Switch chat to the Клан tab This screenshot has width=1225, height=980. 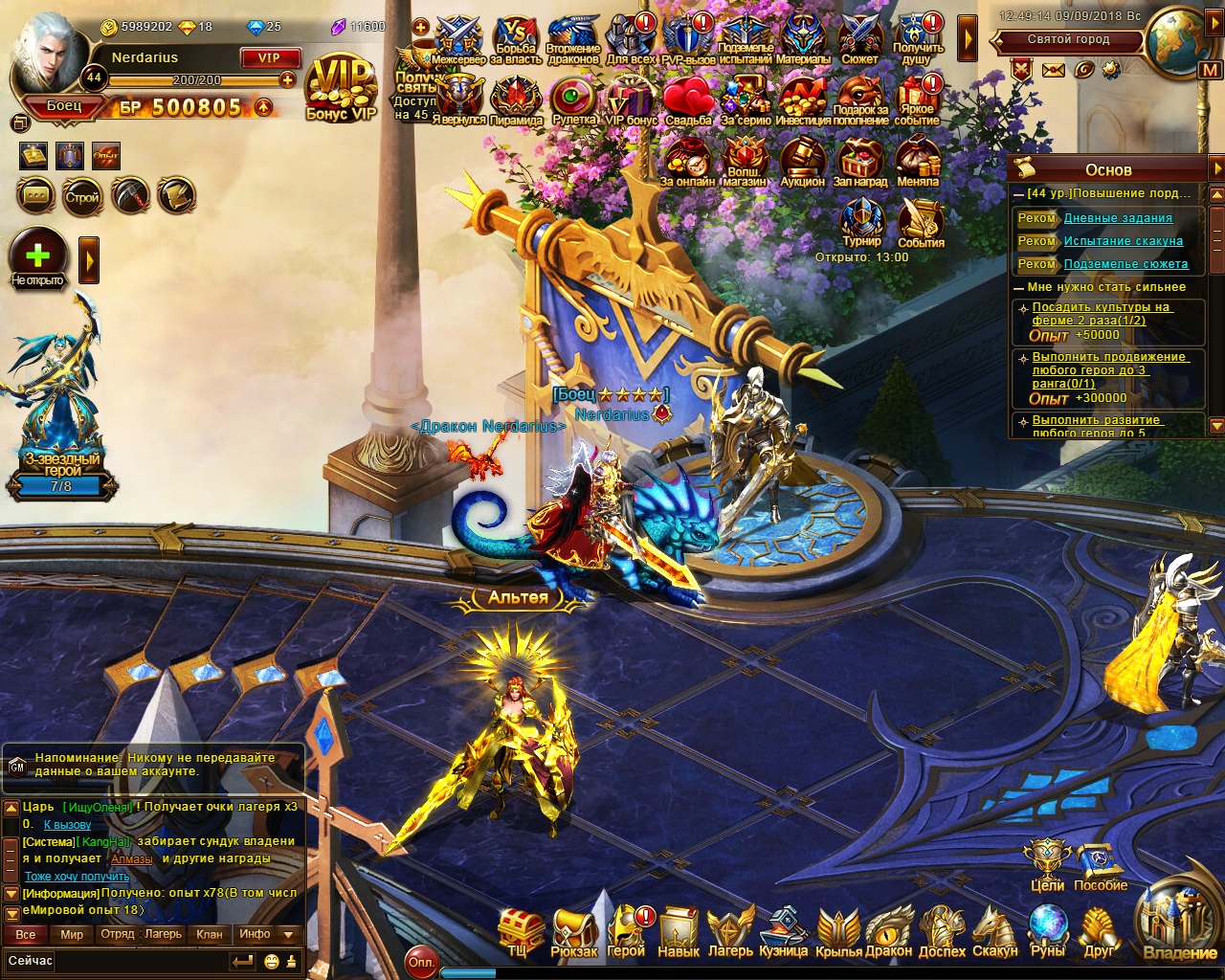(x=209, y=934)
